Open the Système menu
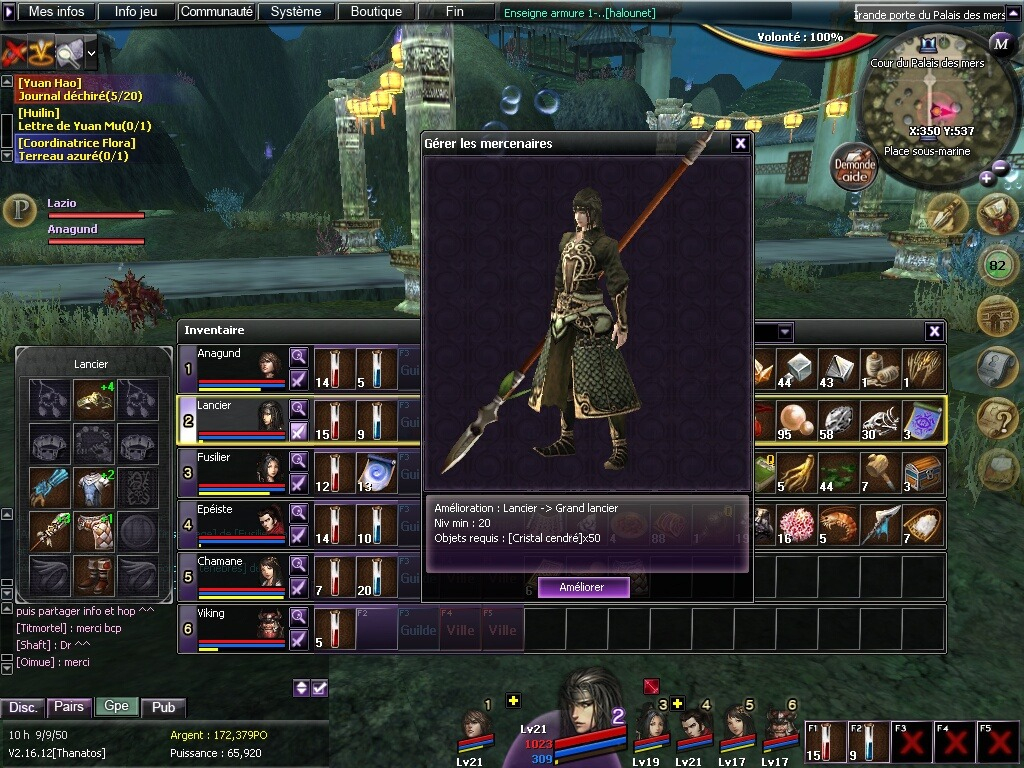 tap(296, 12)
